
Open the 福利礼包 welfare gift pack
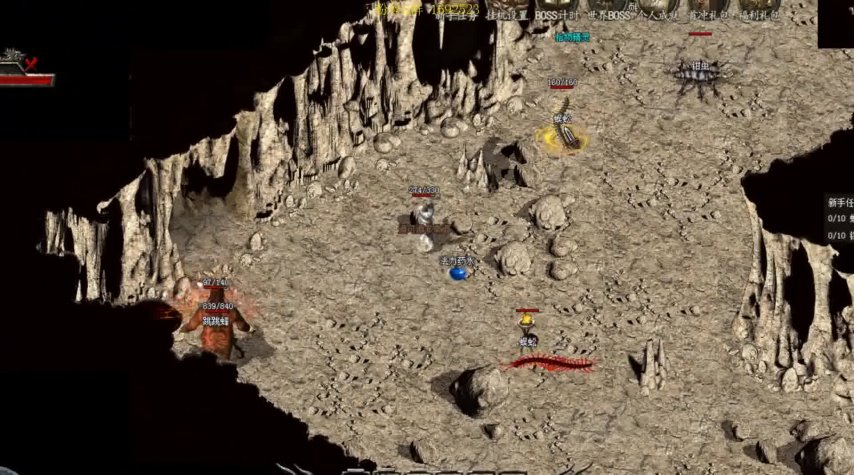(x=759, y=14)
